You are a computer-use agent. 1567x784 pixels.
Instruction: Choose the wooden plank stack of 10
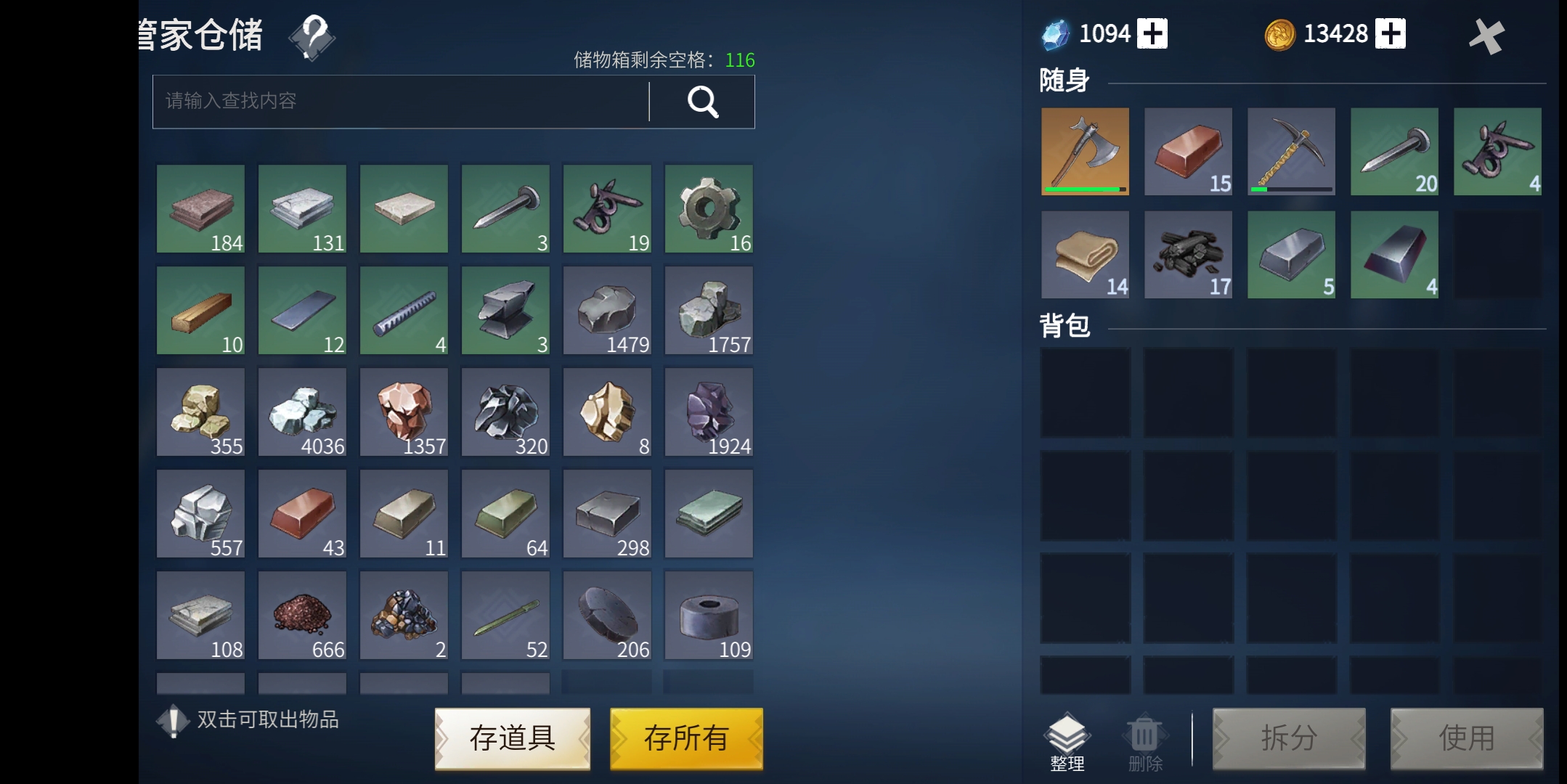(200, 310)
